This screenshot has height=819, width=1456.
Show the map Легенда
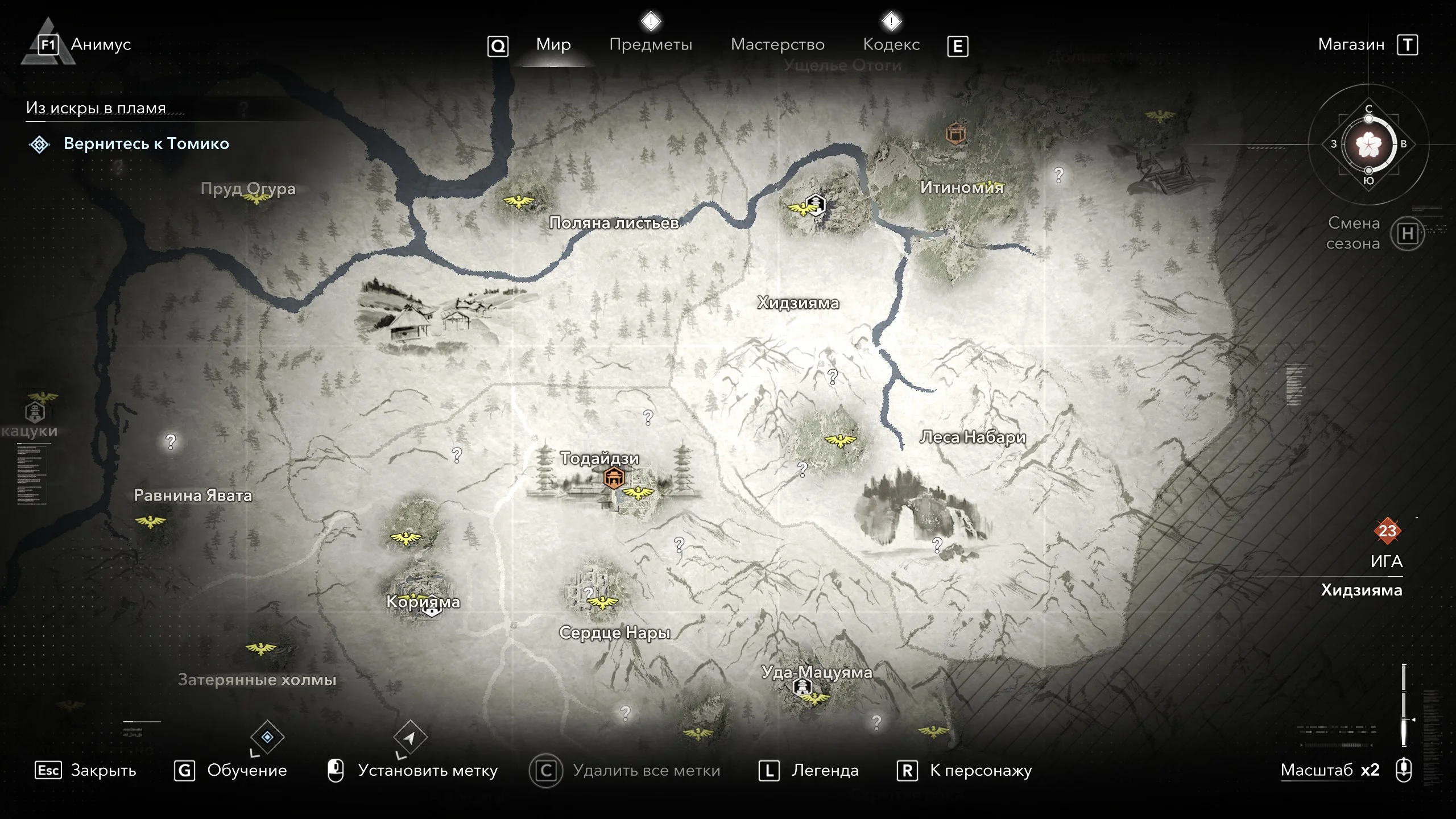click(x=825, y=771)
